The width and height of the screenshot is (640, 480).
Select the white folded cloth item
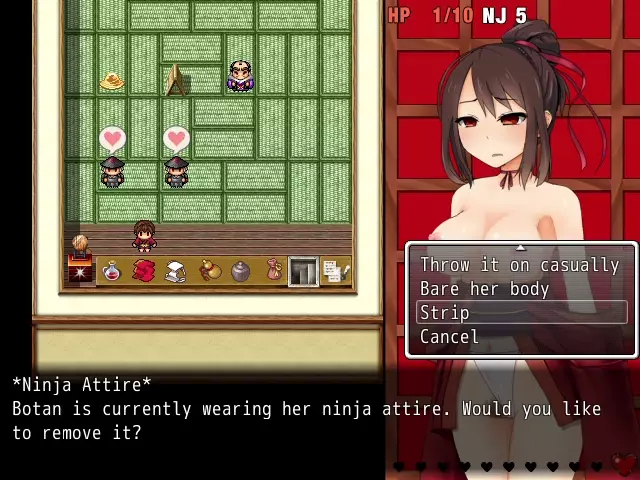[176, 271]
